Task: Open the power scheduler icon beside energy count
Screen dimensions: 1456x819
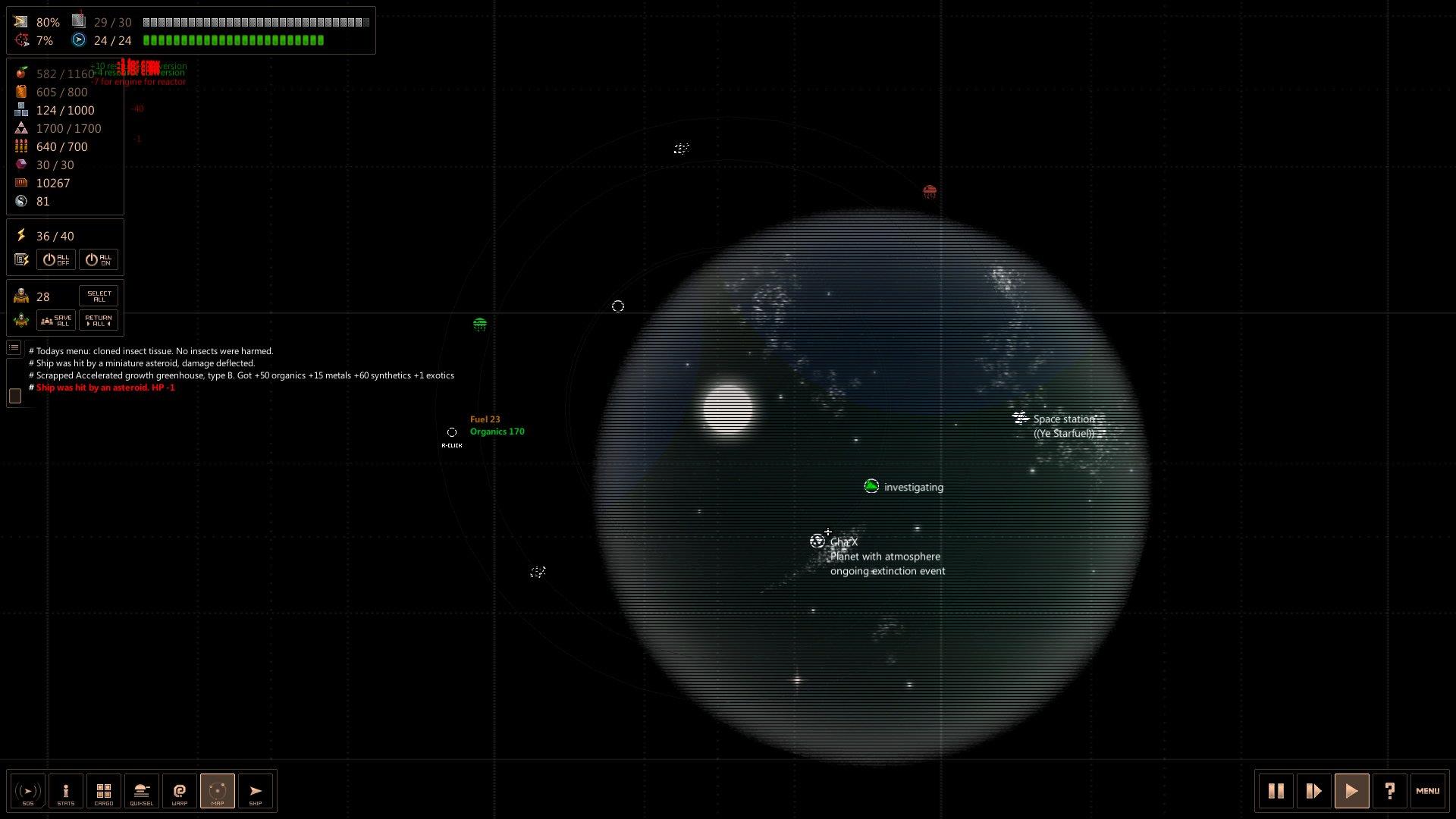Action: pyautogui.click(x=21, y=259)
